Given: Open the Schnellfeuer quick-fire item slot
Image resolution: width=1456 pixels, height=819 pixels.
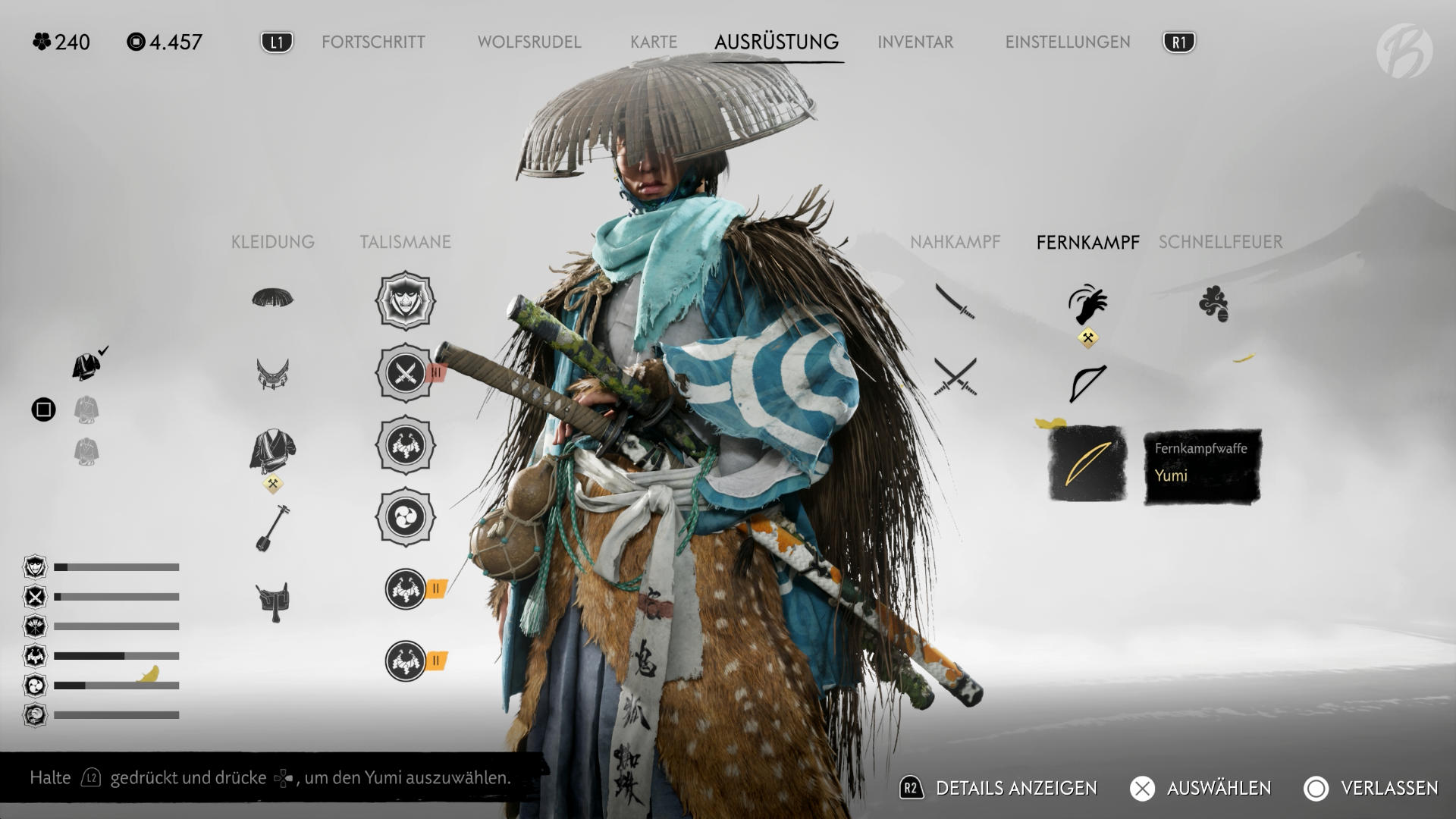Looking at the screenshot, I should coord(1213,304).
